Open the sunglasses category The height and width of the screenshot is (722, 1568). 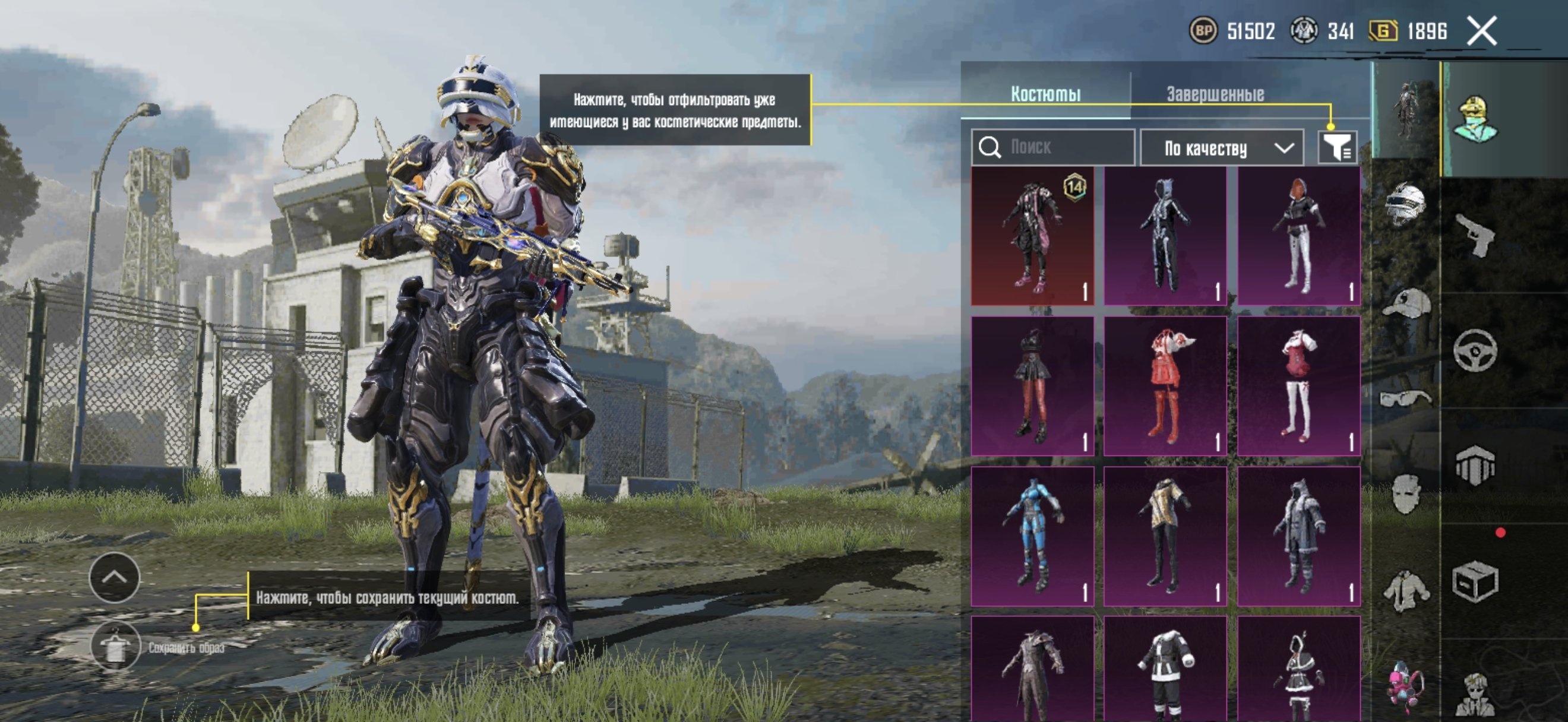1405,398
